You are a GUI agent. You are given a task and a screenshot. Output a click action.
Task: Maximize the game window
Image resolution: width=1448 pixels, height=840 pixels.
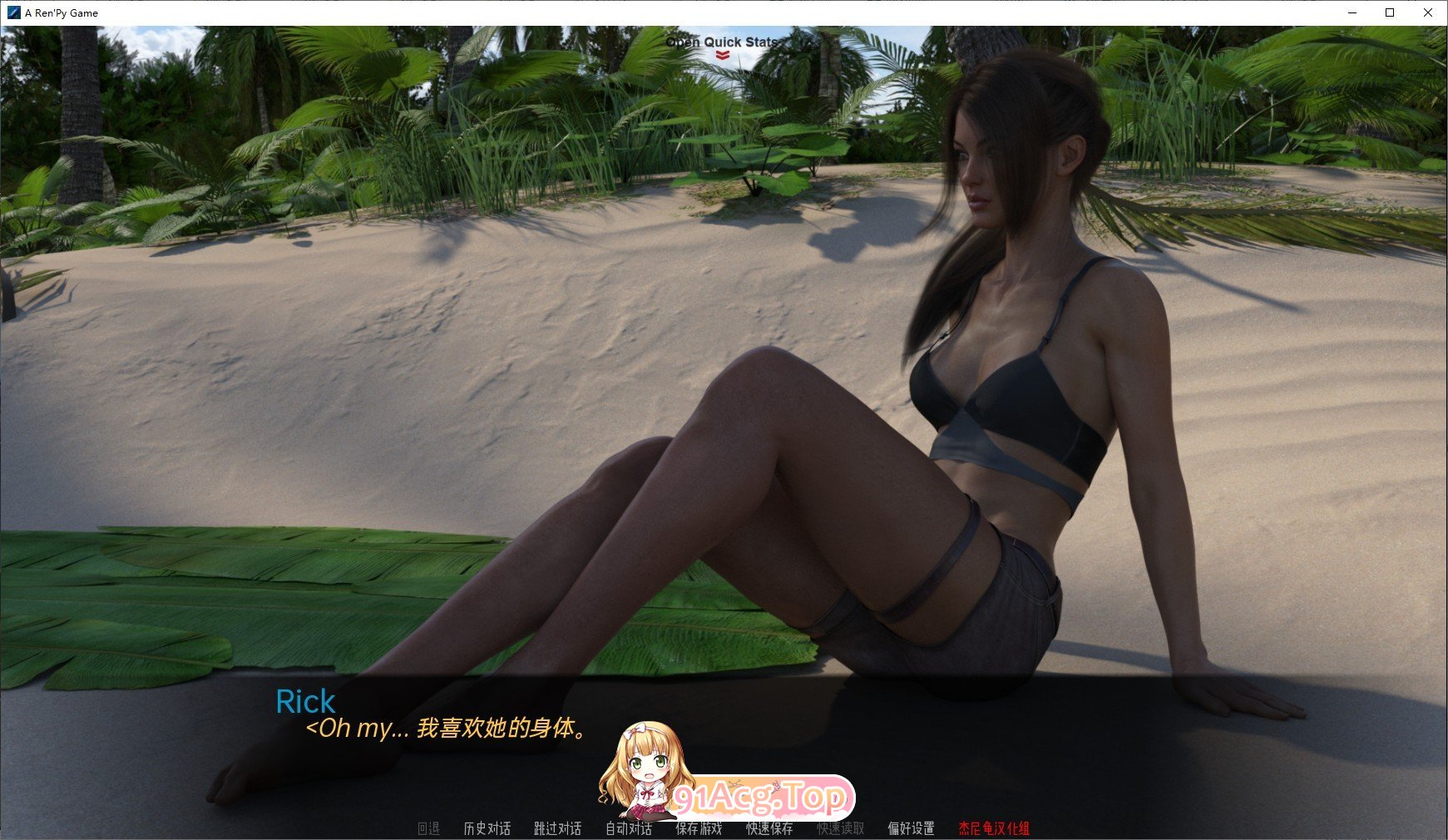1389,12
